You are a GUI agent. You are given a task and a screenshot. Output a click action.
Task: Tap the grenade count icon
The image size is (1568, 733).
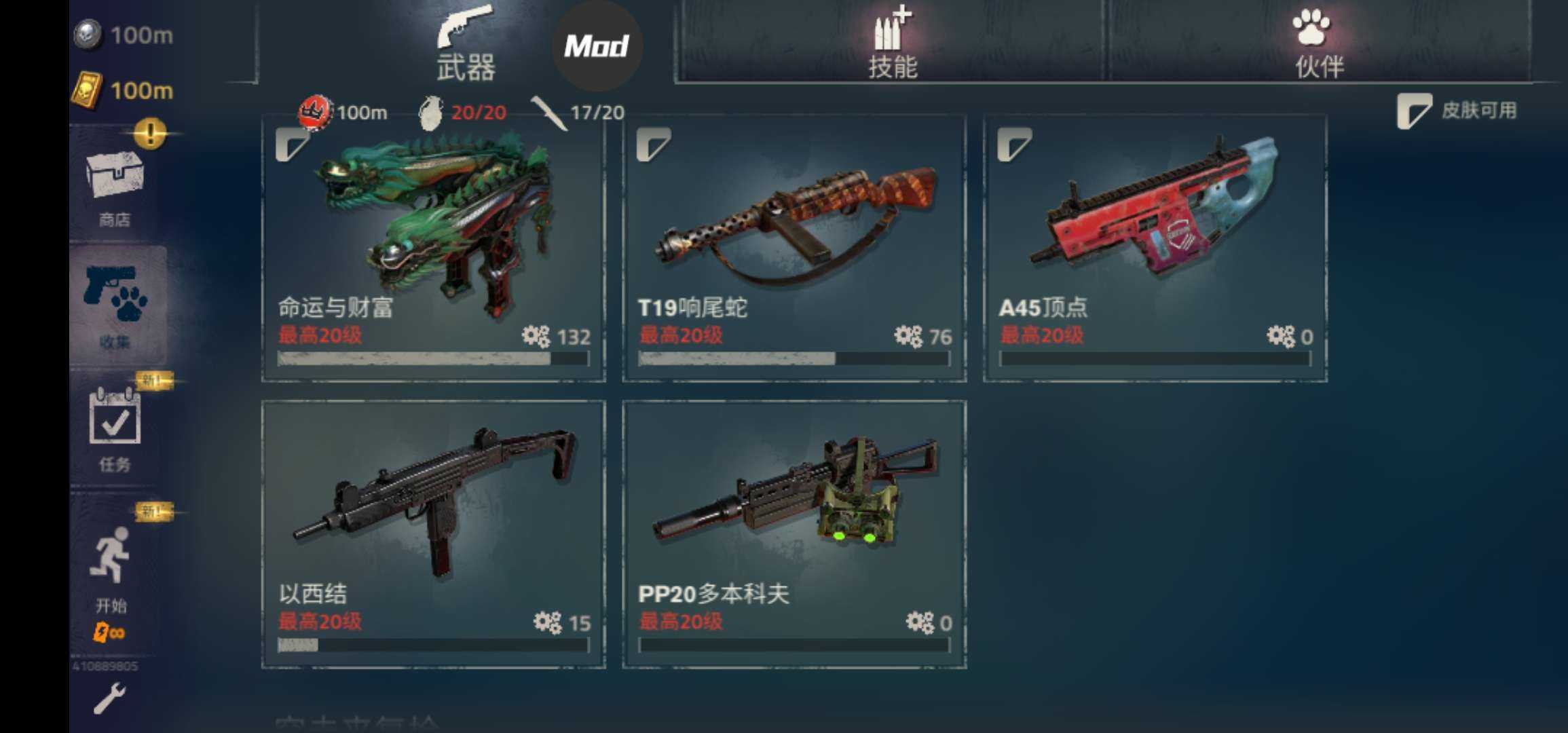[430, 113]
